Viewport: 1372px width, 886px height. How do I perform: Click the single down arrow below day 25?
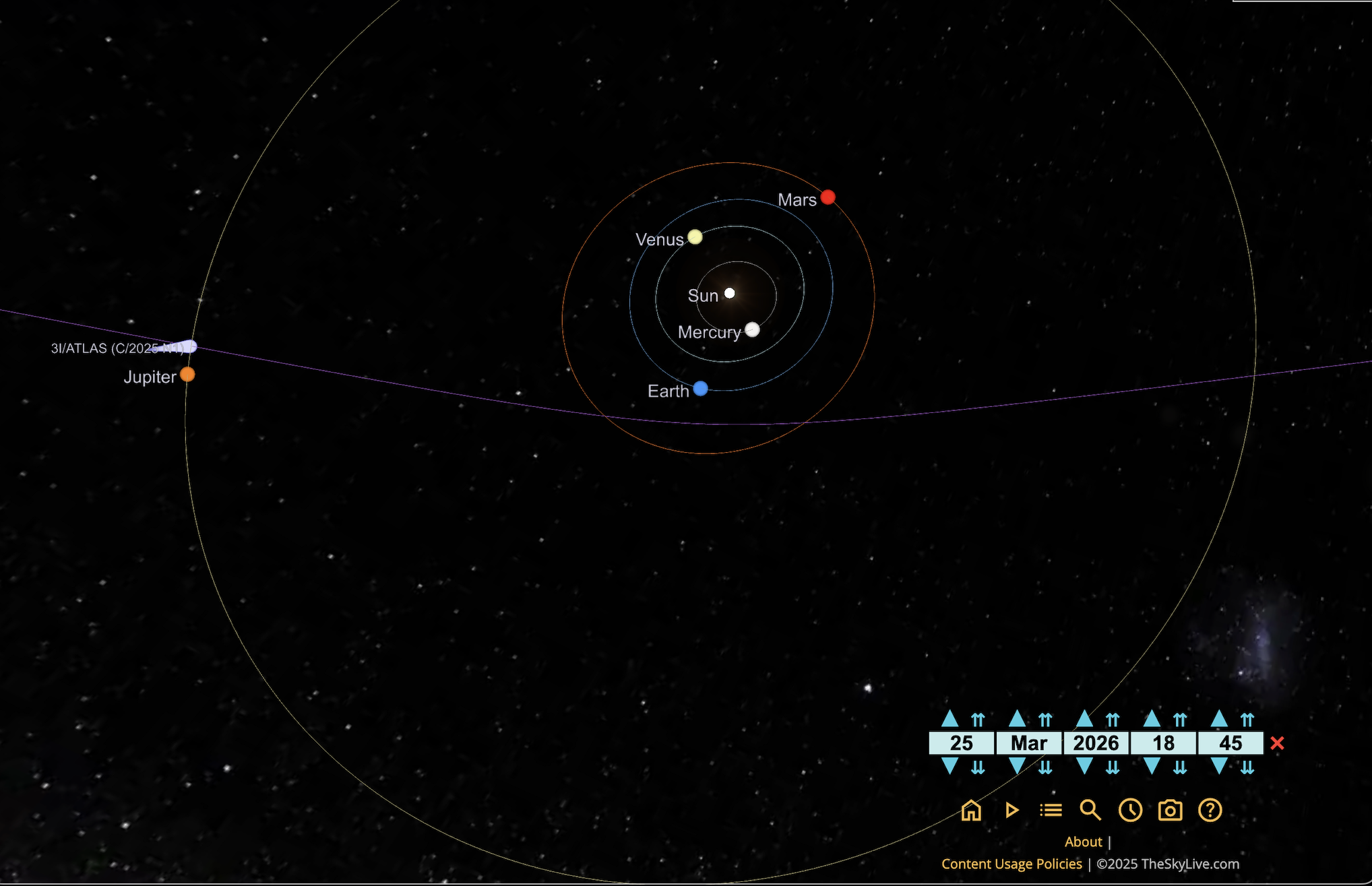pyautogui.click(x=950, y=766)
